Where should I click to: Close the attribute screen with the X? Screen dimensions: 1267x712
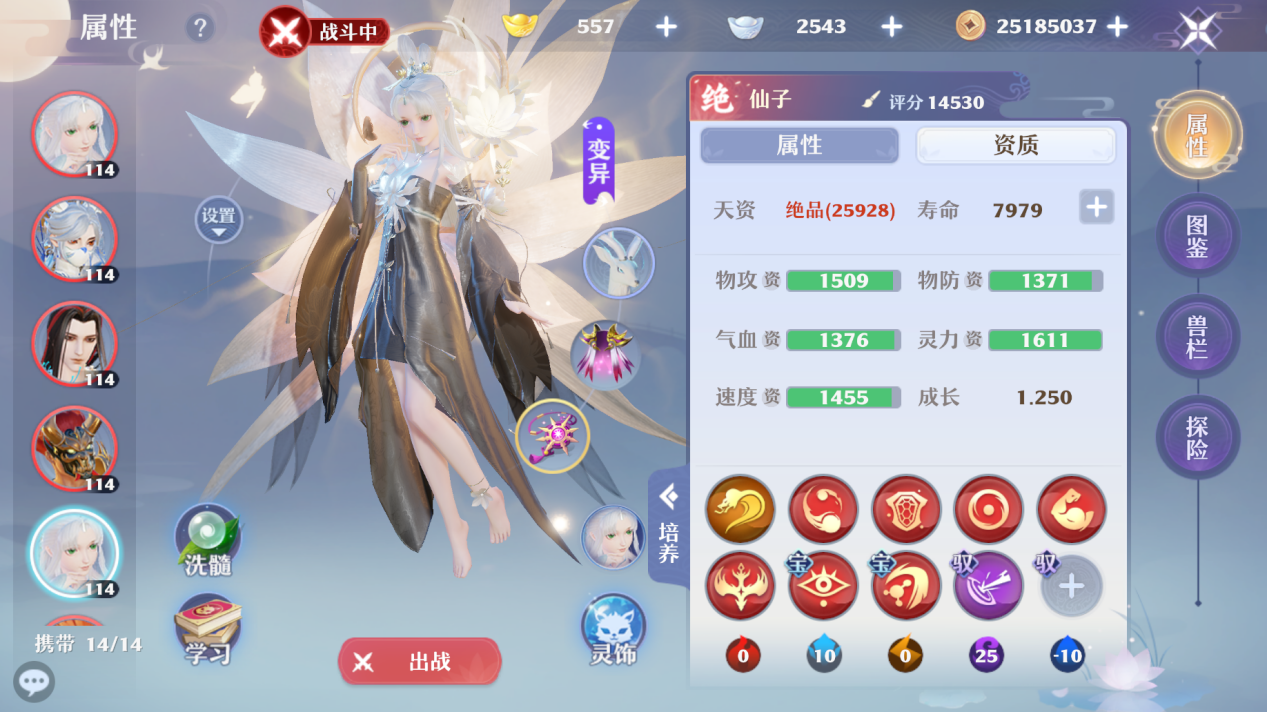coord(1197,29)
